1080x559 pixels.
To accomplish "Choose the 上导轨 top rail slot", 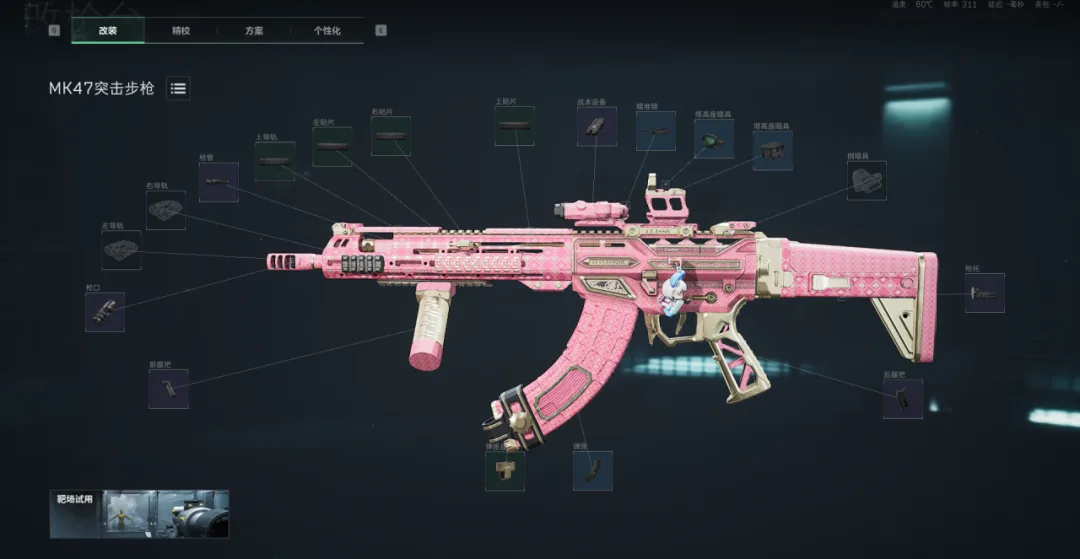I will pyautogui.click(x=274, y=161).
